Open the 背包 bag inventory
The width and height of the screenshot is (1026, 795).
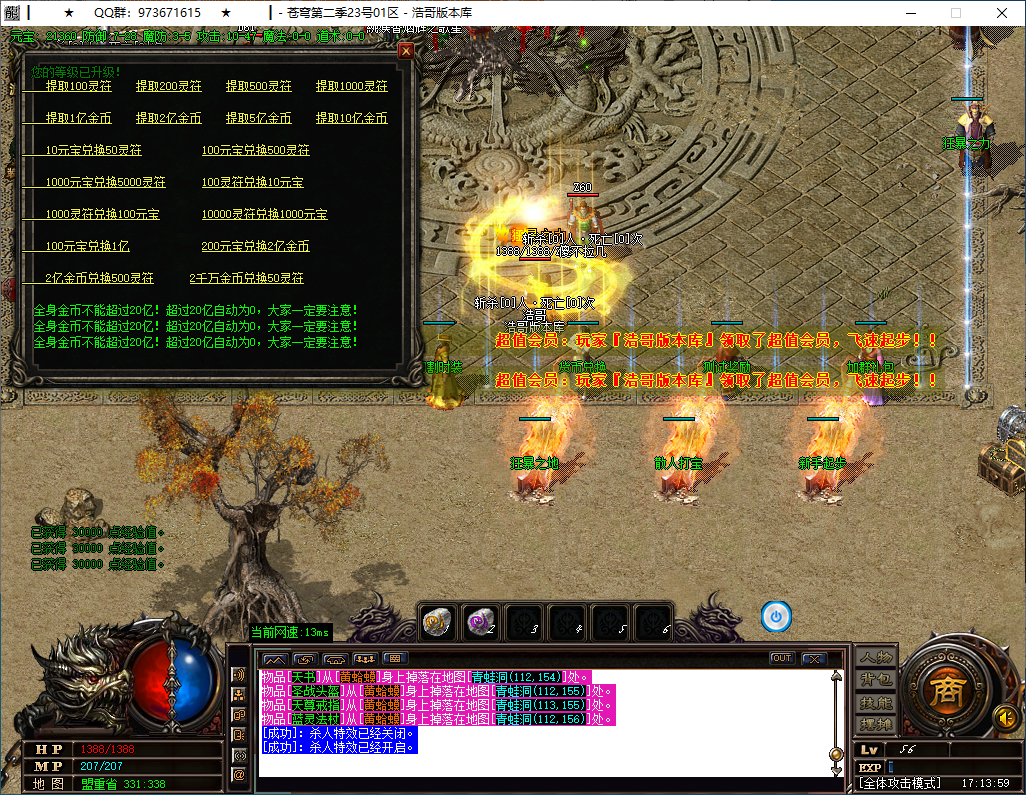tap(876, 680)
